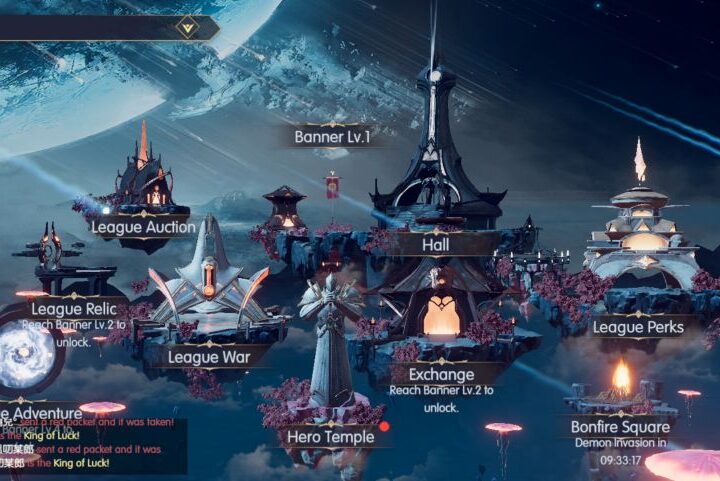Open League Perks
The height and width of the screenshot is (481, 720).
[x=638, y=327]
